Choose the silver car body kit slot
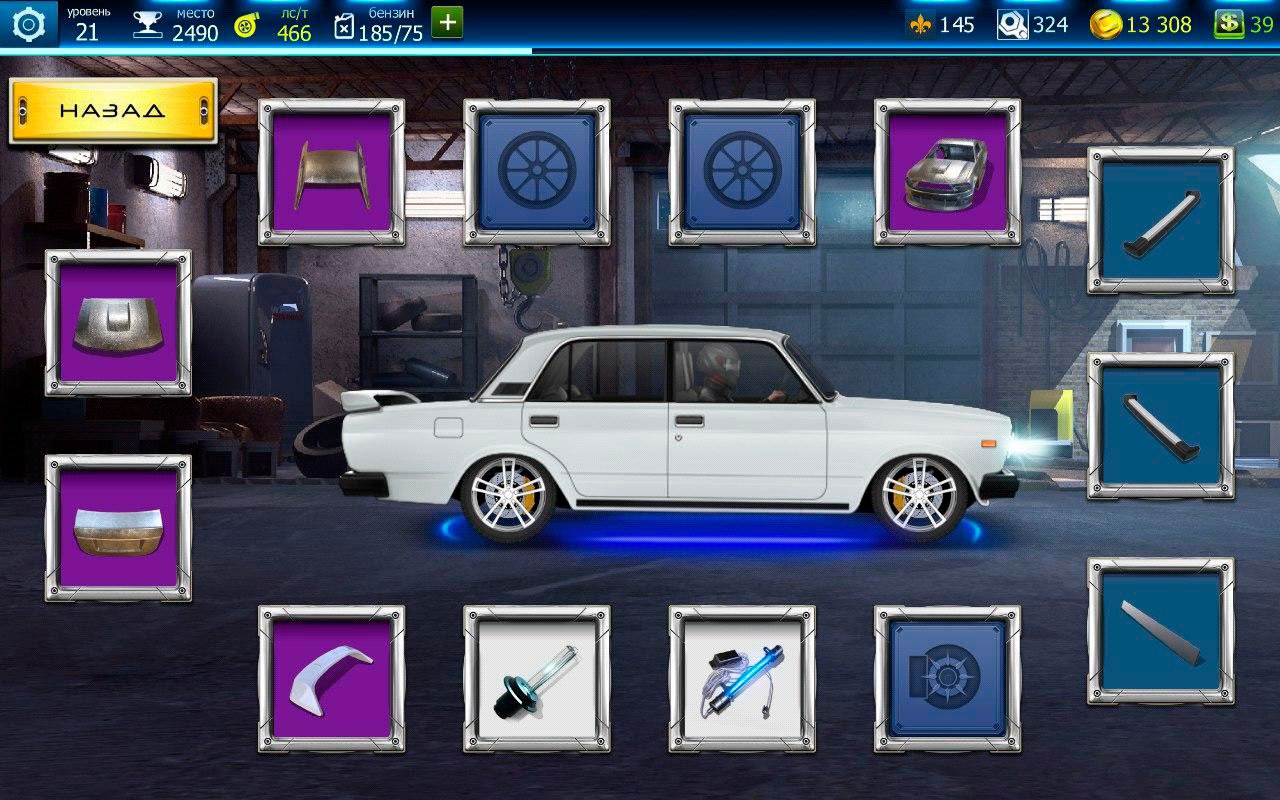The height and width of the screenshot is (800, 1280). [947, 172]
